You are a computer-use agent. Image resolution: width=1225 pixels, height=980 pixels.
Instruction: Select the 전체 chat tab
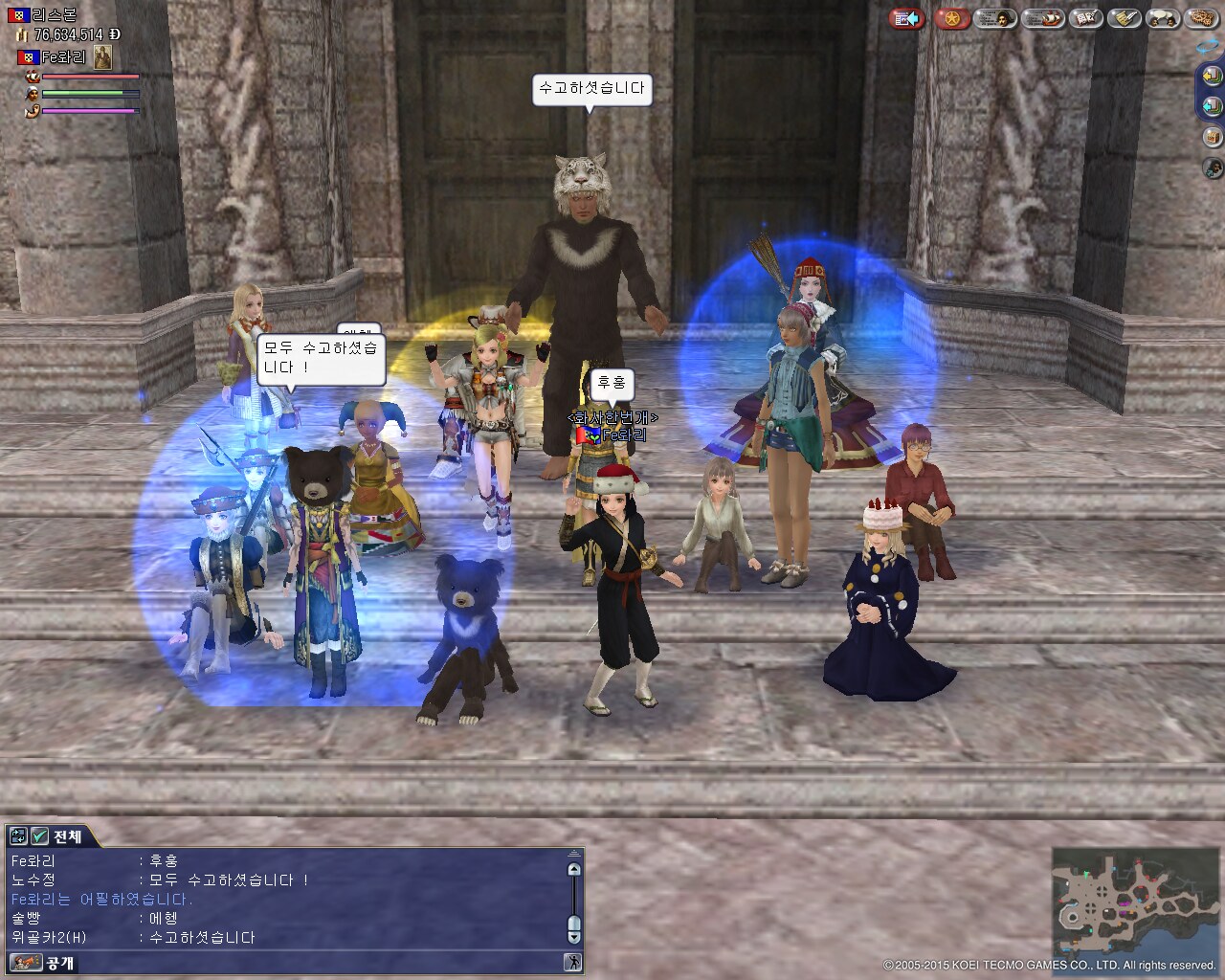[67, 836]
